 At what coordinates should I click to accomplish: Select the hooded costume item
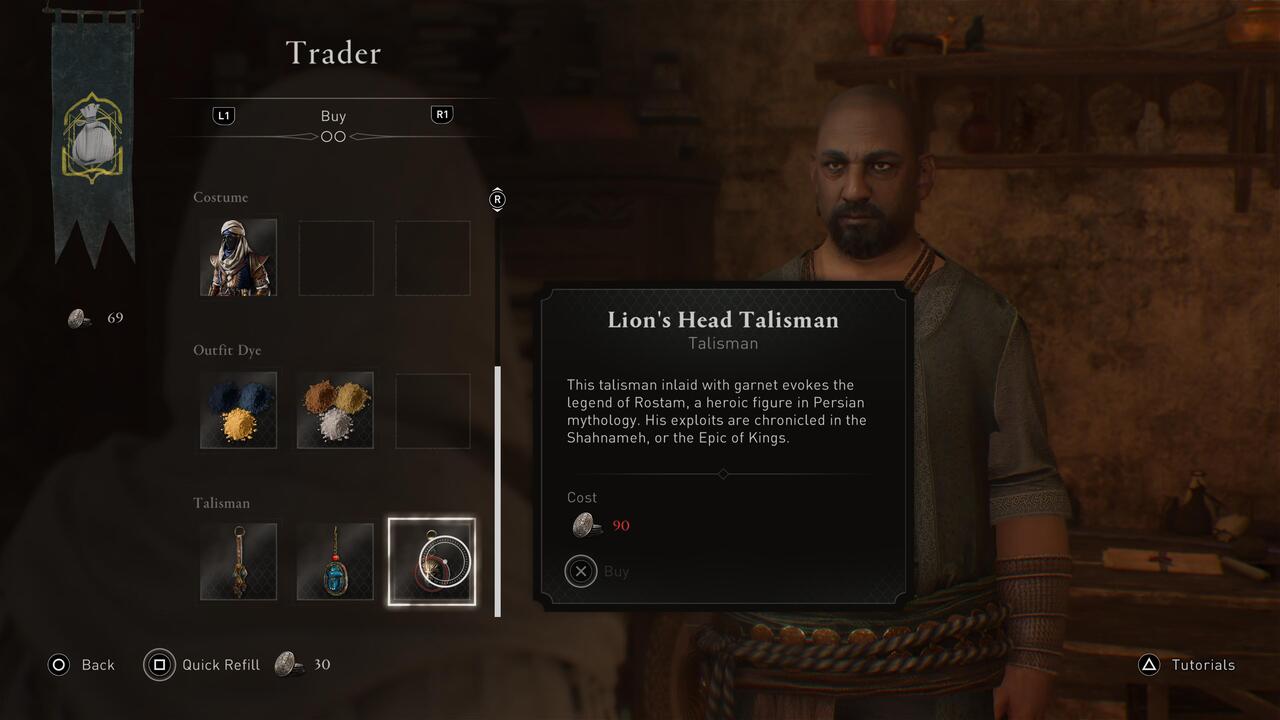click(238, 258)
